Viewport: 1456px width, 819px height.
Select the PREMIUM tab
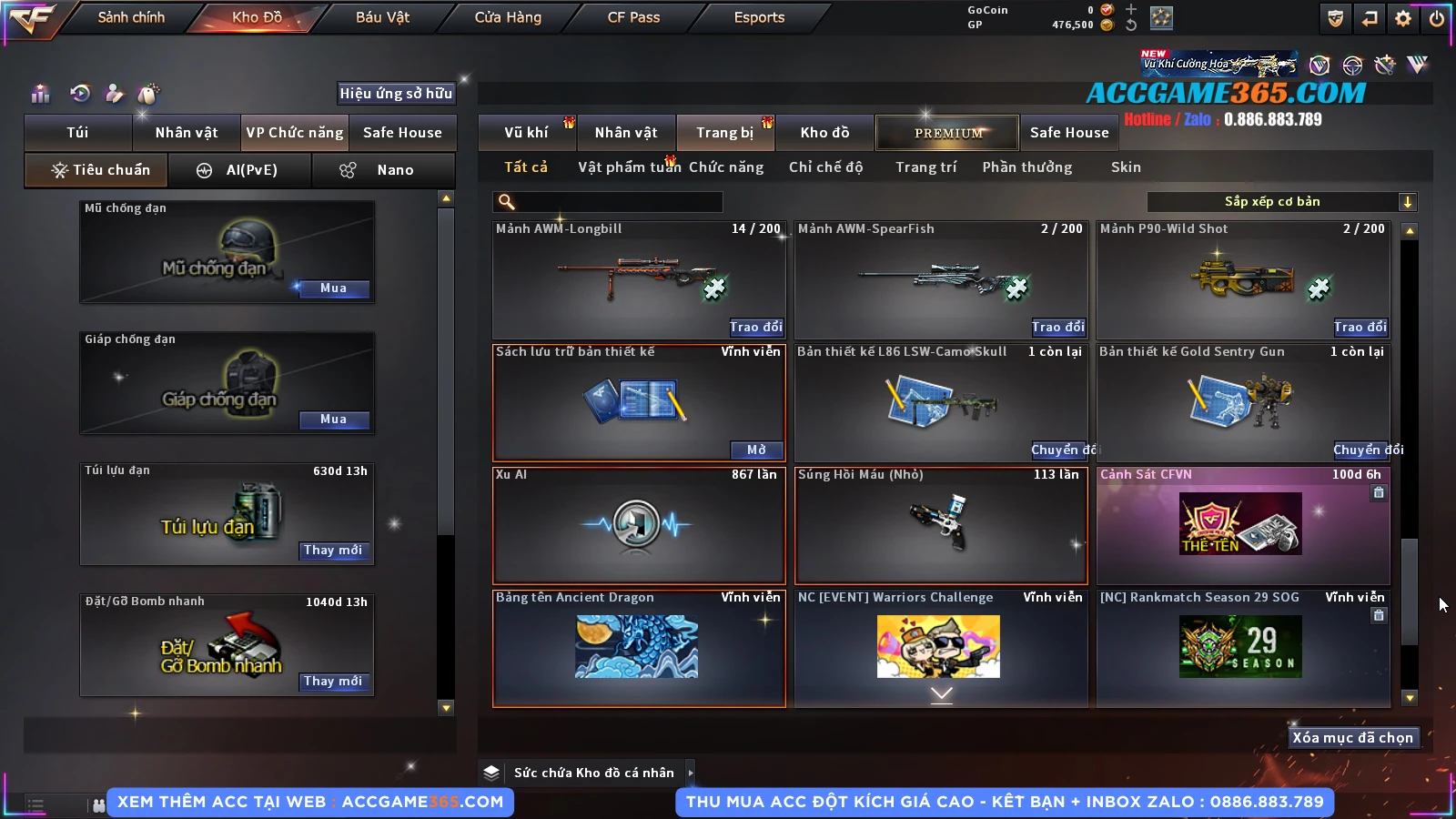[x=948, y=133]
